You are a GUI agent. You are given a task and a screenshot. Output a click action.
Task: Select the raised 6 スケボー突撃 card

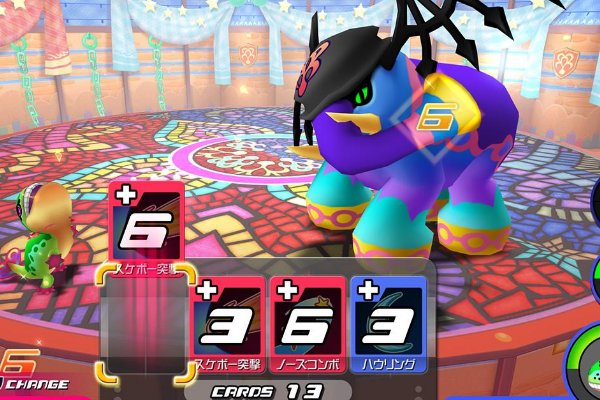(144, 224)
